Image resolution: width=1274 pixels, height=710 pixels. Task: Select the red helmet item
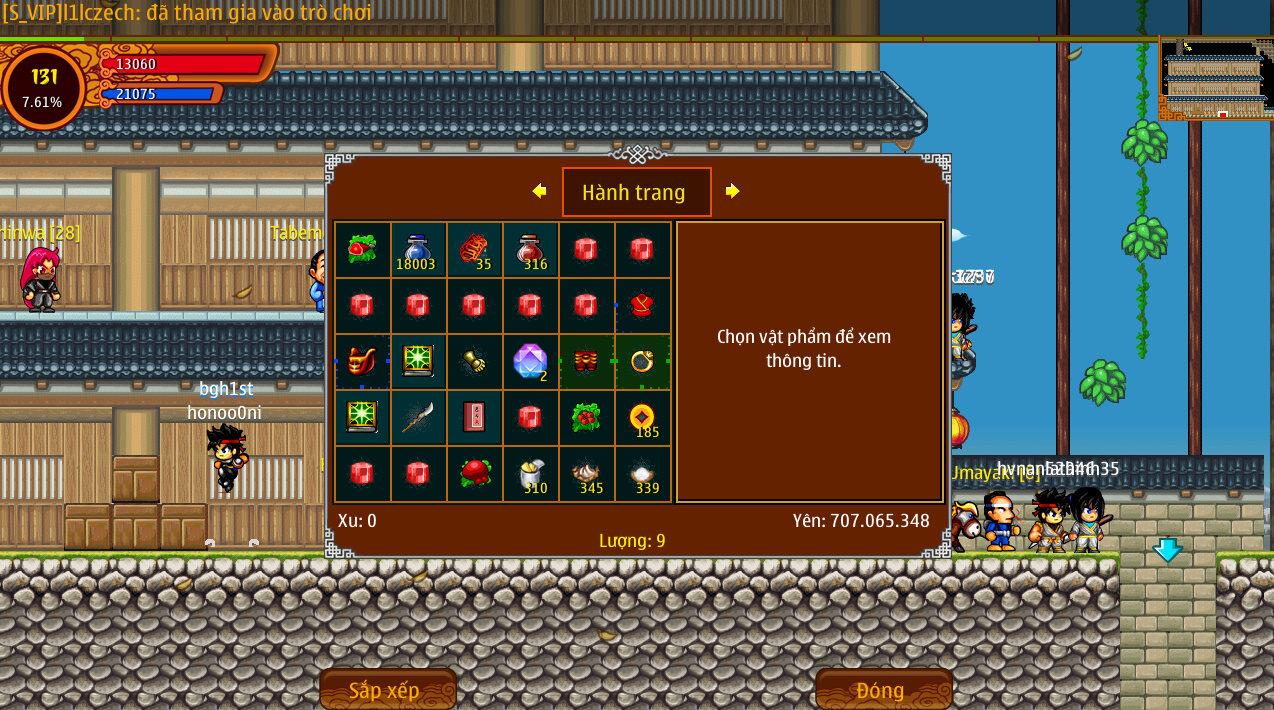pyautogui.click(x=362, y=362)
